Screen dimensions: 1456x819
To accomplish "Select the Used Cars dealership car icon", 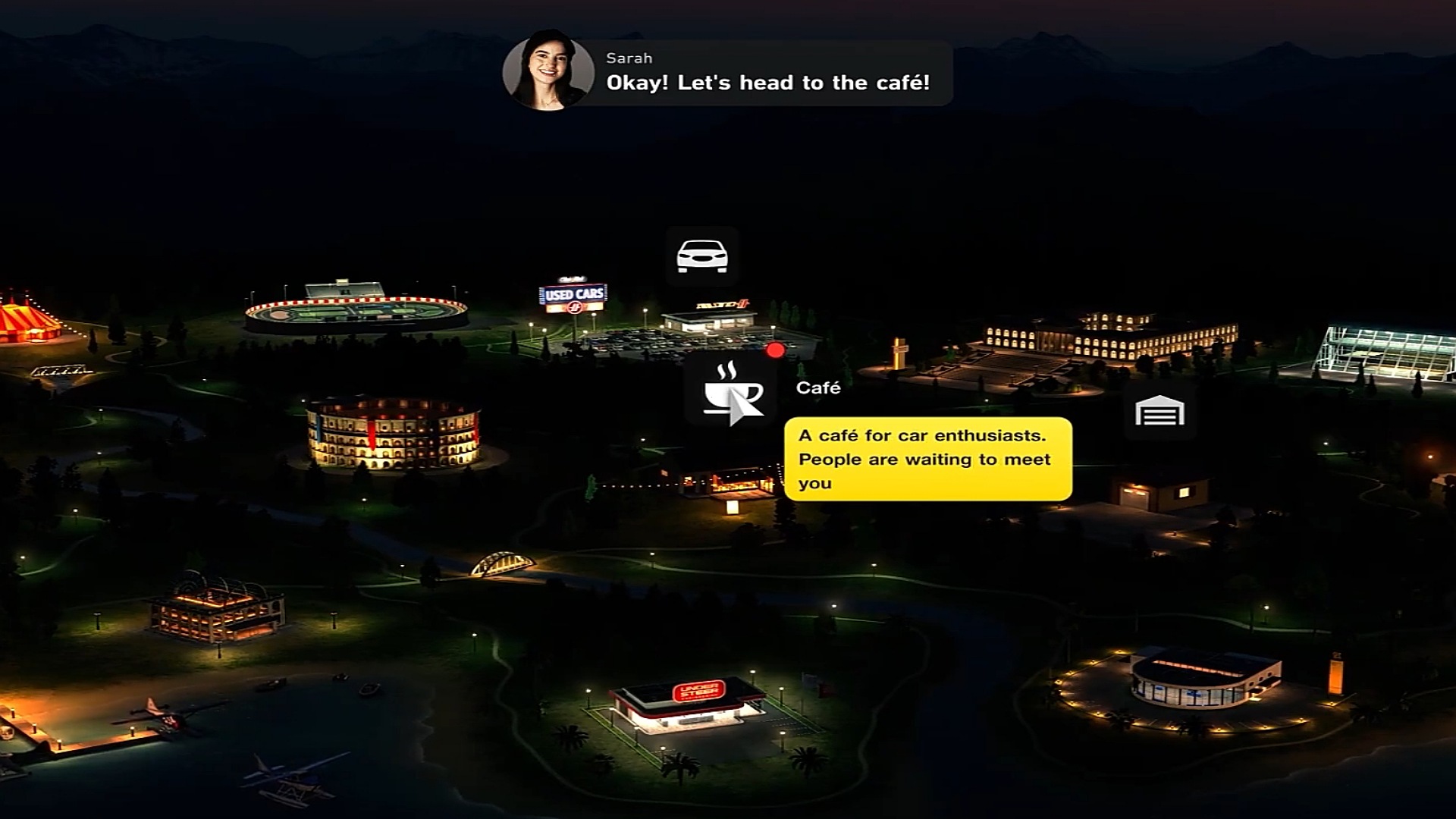I will (702, 256).
